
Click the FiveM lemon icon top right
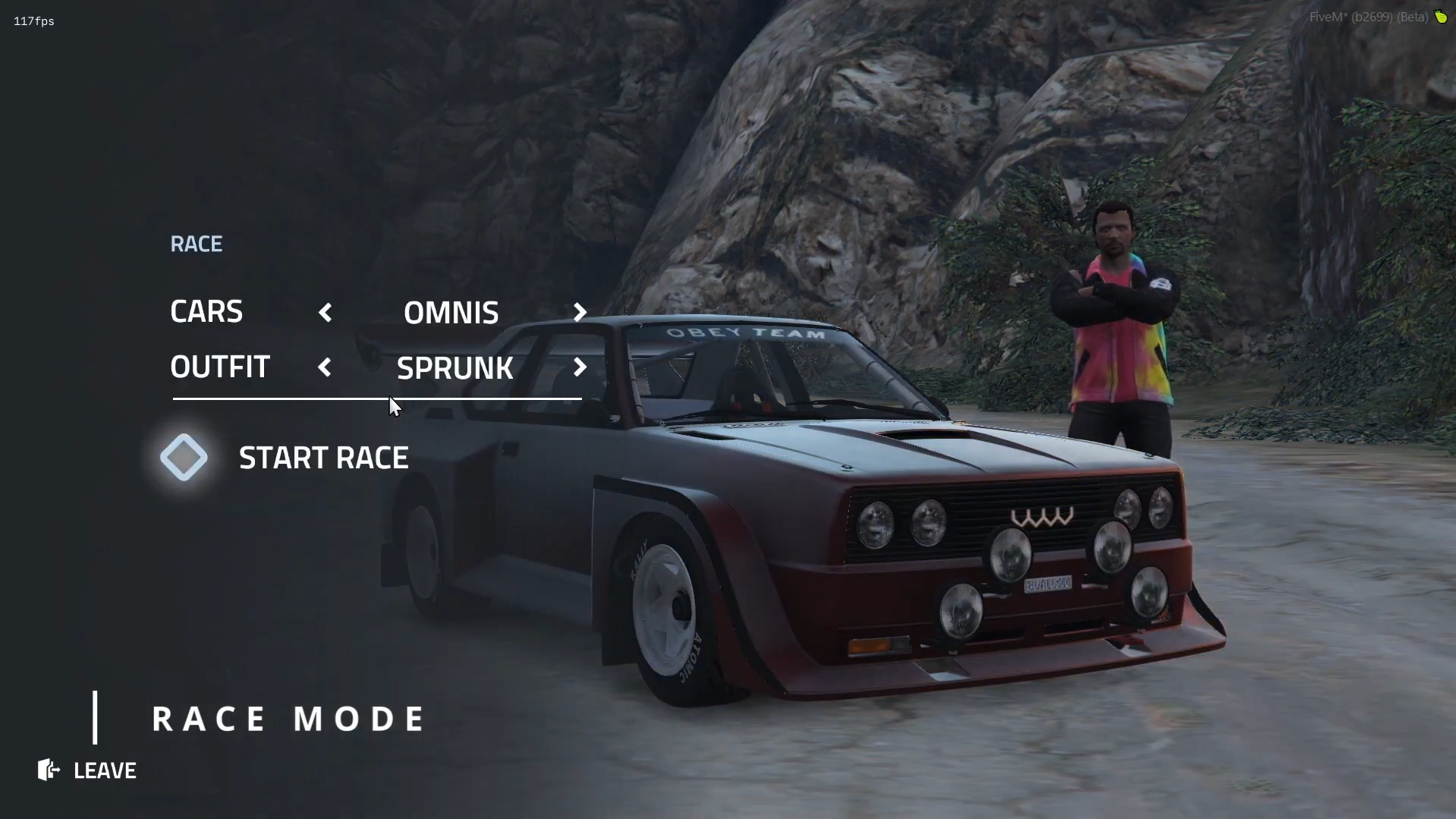point(1442,16)
